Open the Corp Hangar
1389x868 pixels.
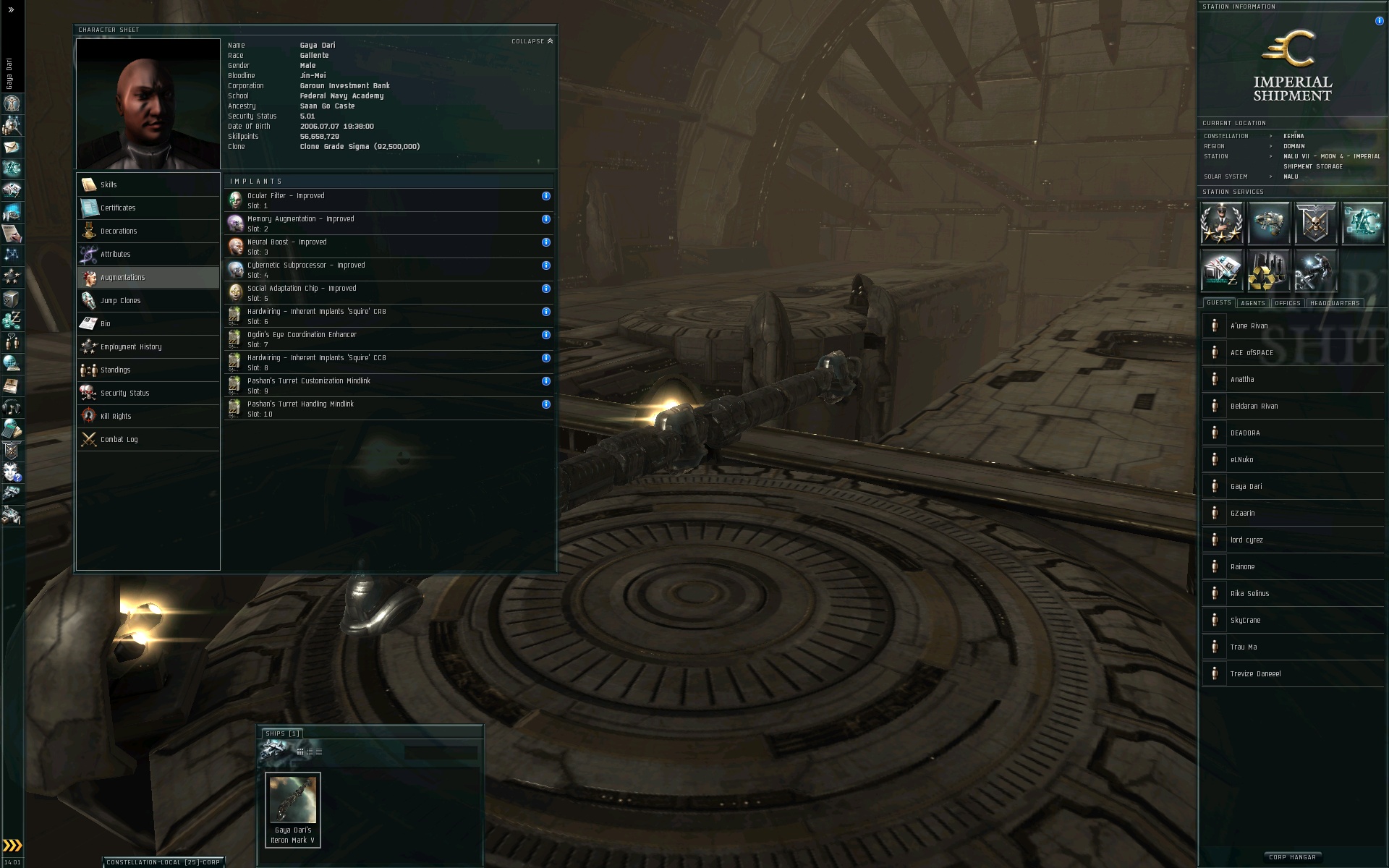(x=1293, y=857)
